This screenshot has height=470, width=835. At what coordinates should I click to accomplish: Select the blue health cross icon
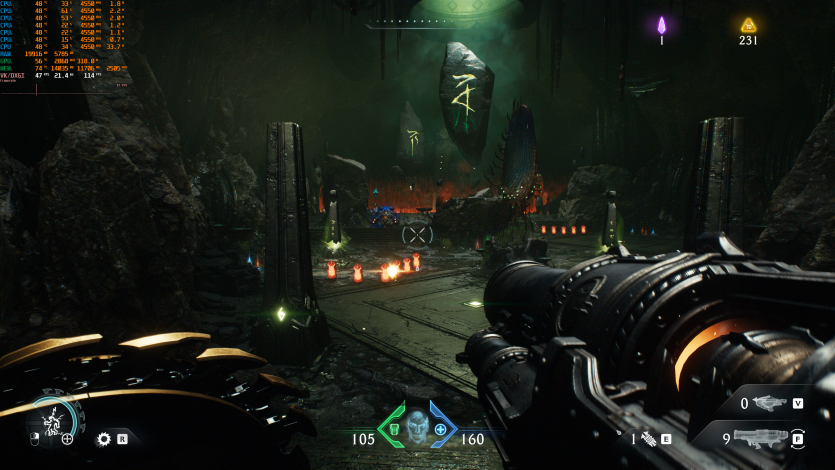tap(441, 429)
